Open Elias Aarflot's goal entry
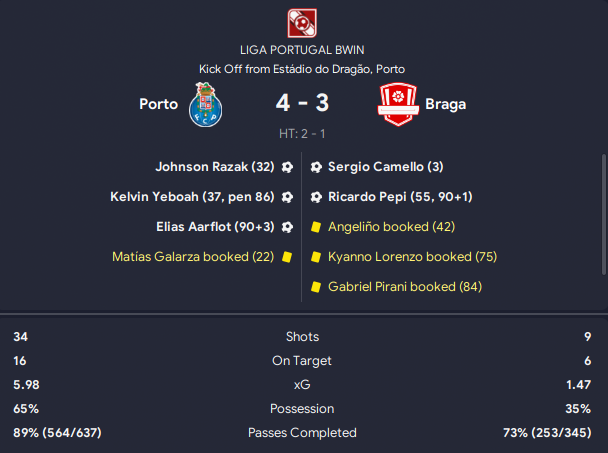Viewport: 608px width, 453px height. (216, 227)
